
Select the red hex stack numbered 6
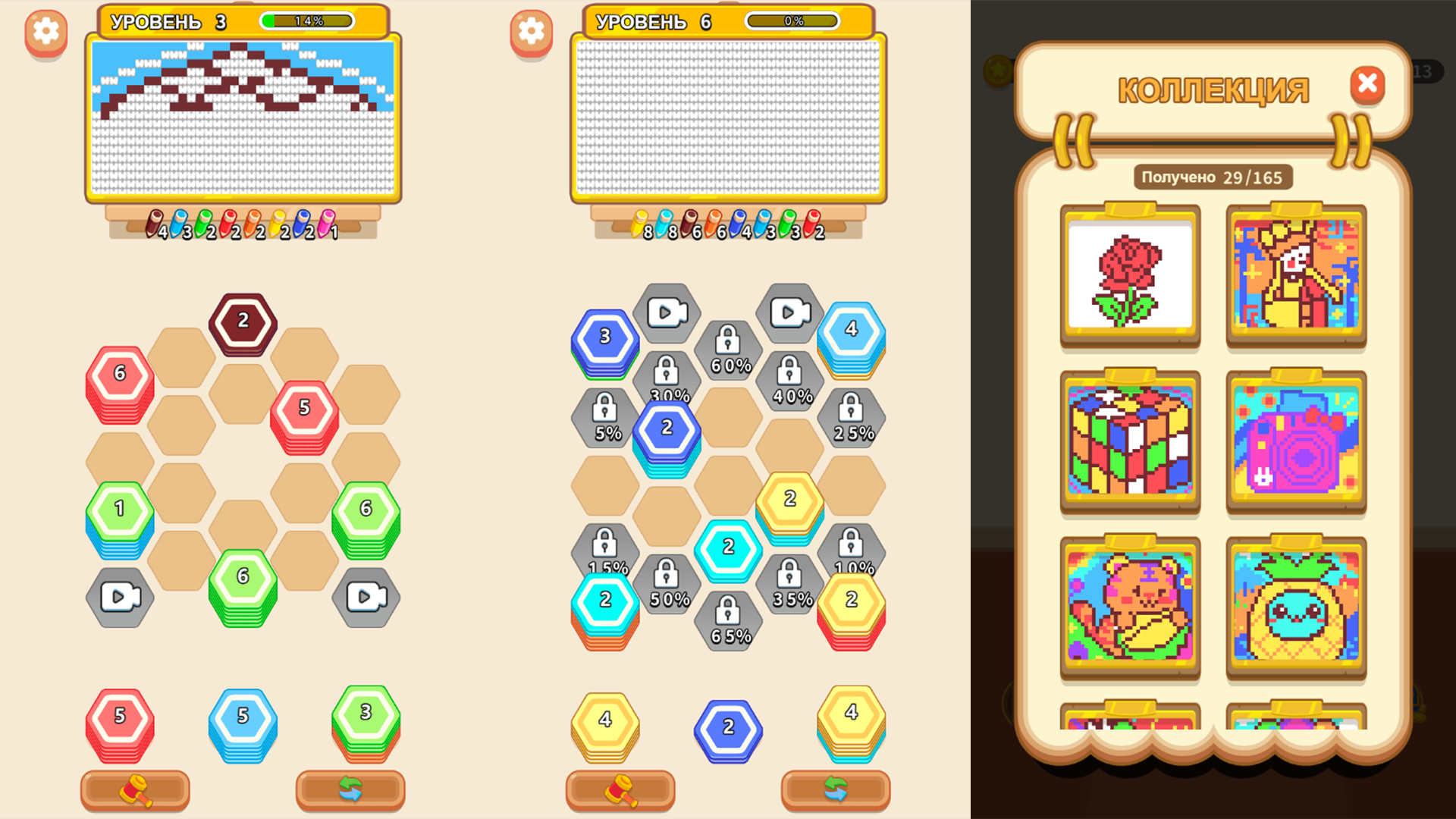click(x=119, y=373)
